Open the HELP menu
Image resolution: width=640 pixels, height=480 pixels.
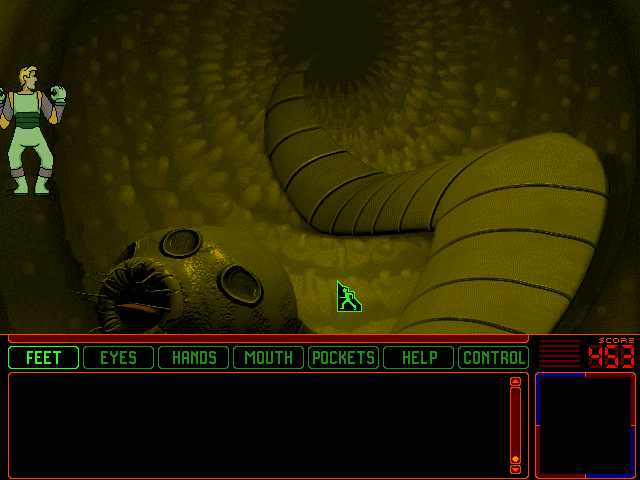pyautogui.click(x=418, y=357)
